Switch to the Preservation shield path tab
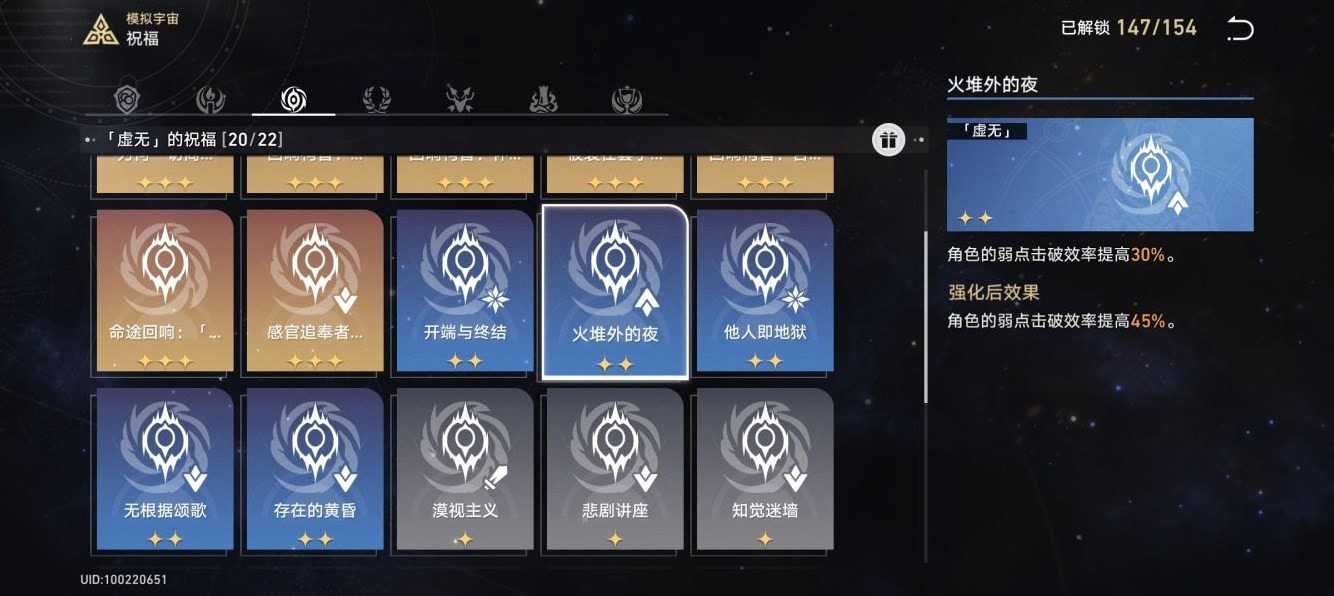This screenshot has height=596, width=1334. [x=128, y=99]
